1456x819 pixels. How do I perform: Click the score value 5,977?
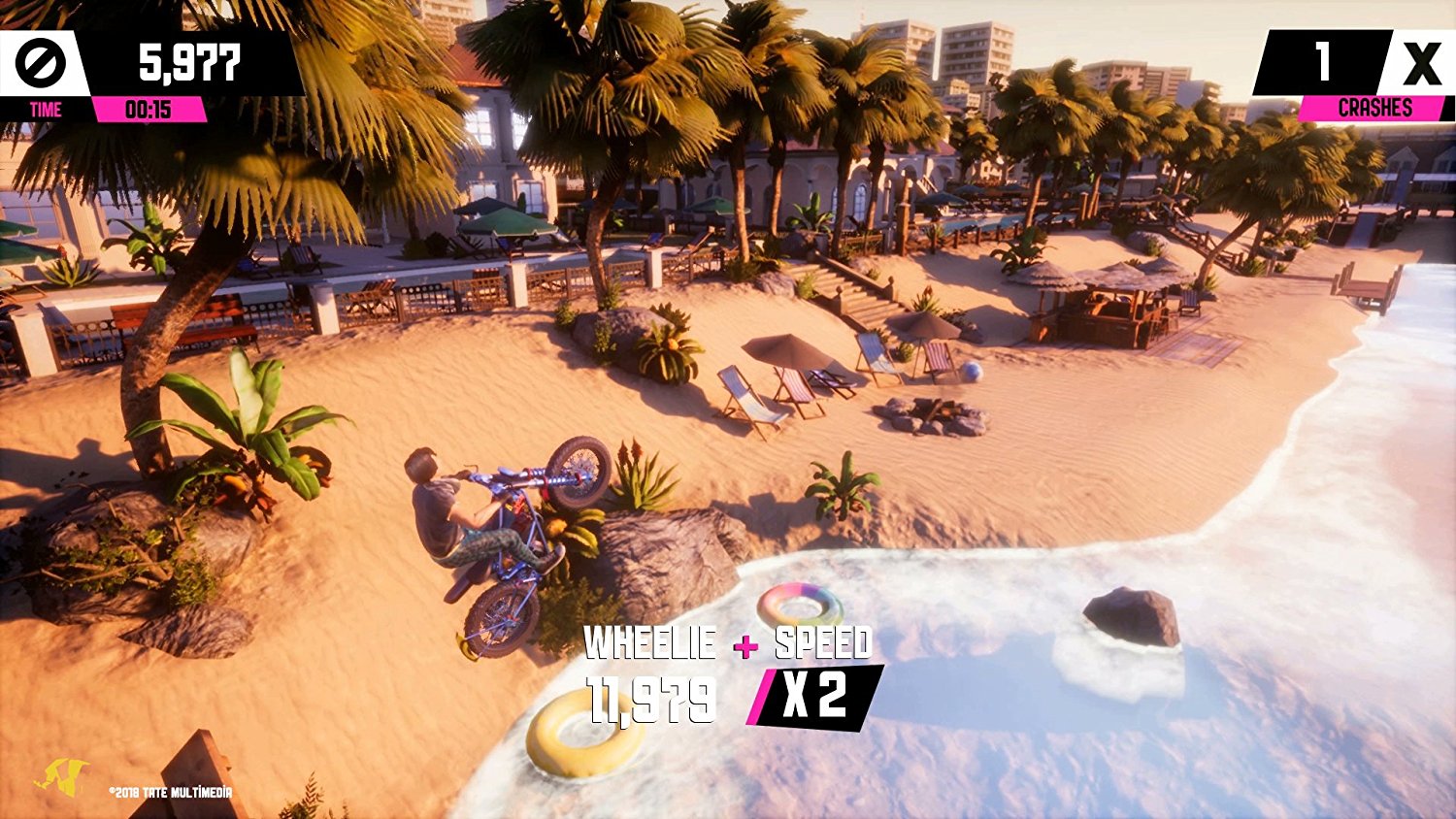coord(189,62)
